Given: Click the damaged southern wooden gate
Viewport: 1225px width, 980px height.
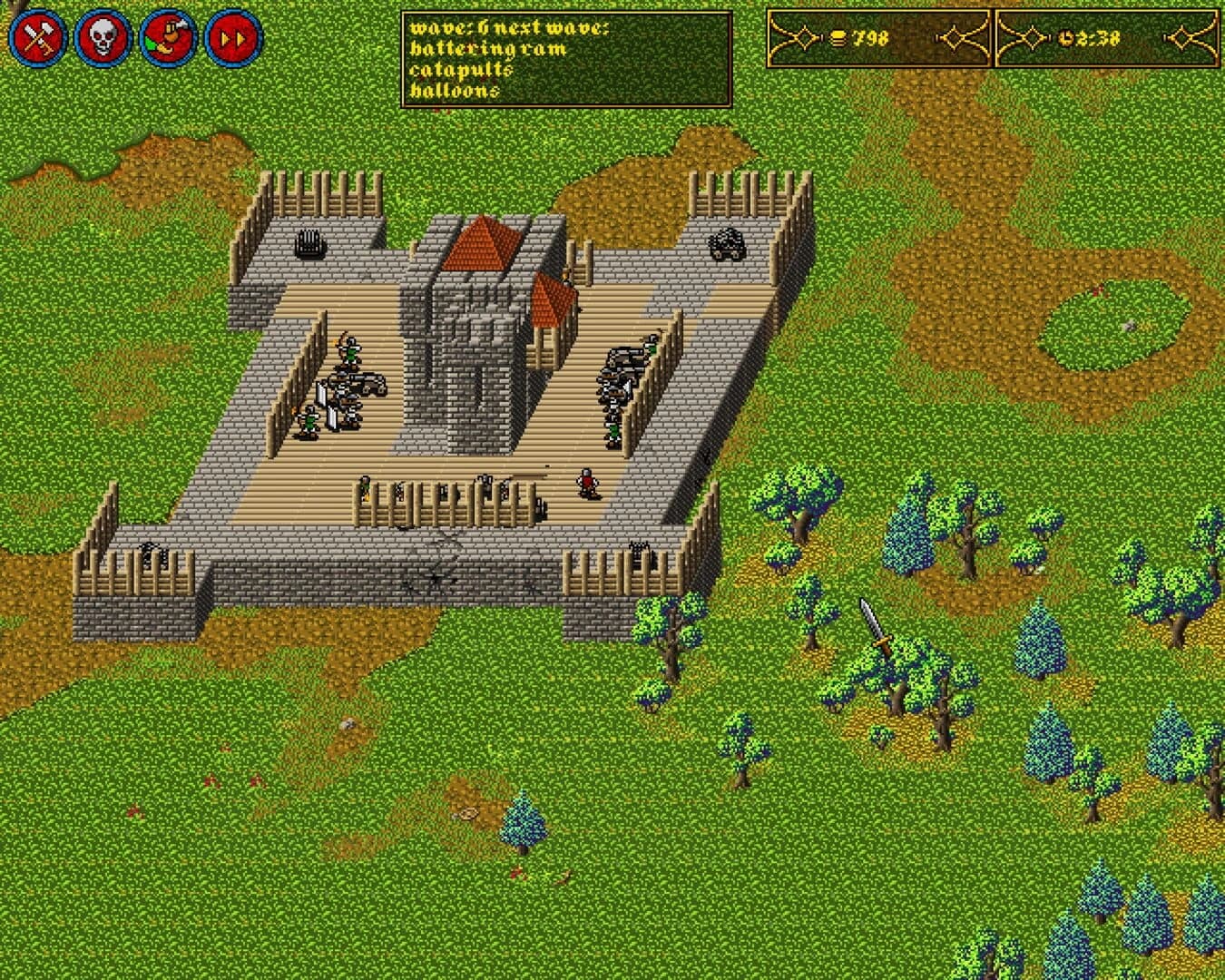Looking at the screenshot, I should tap(445, 497).
